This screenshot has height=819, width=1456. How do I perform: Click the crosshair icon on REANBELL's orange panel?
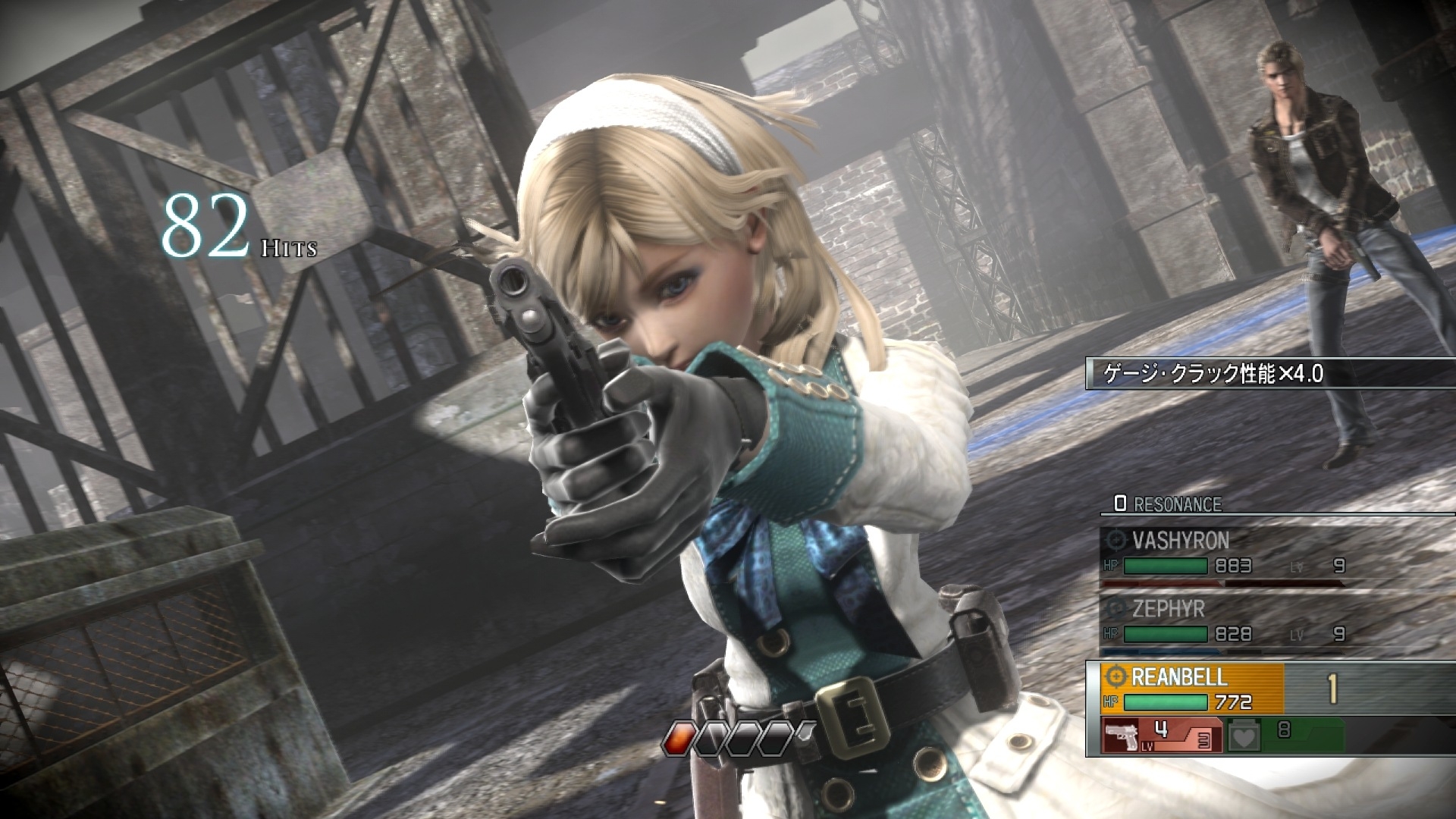point(1116,677)
